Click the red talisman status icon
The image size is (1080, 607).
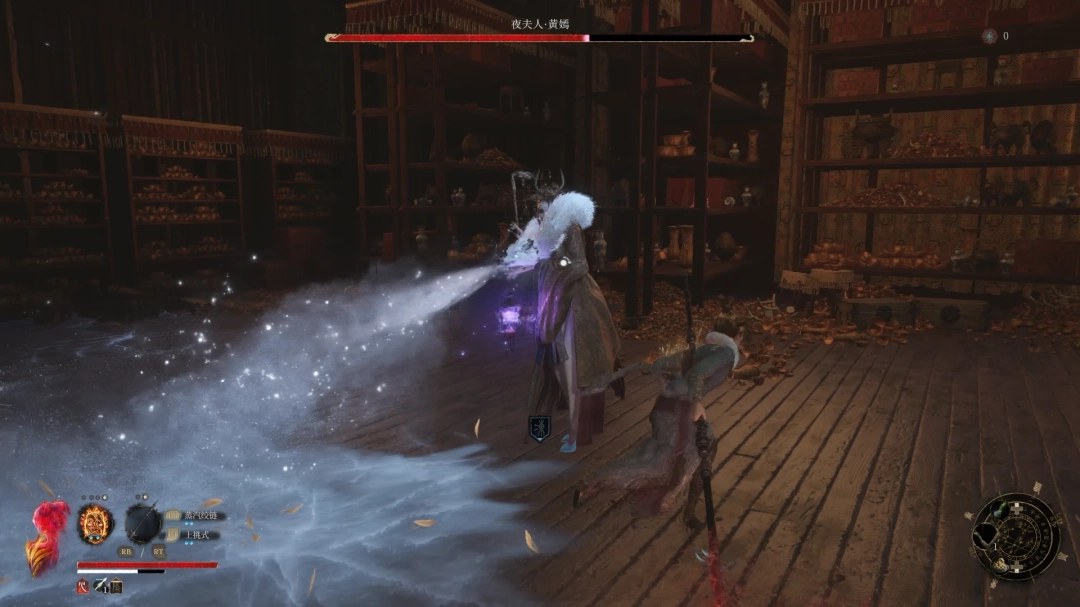(83, 586)
